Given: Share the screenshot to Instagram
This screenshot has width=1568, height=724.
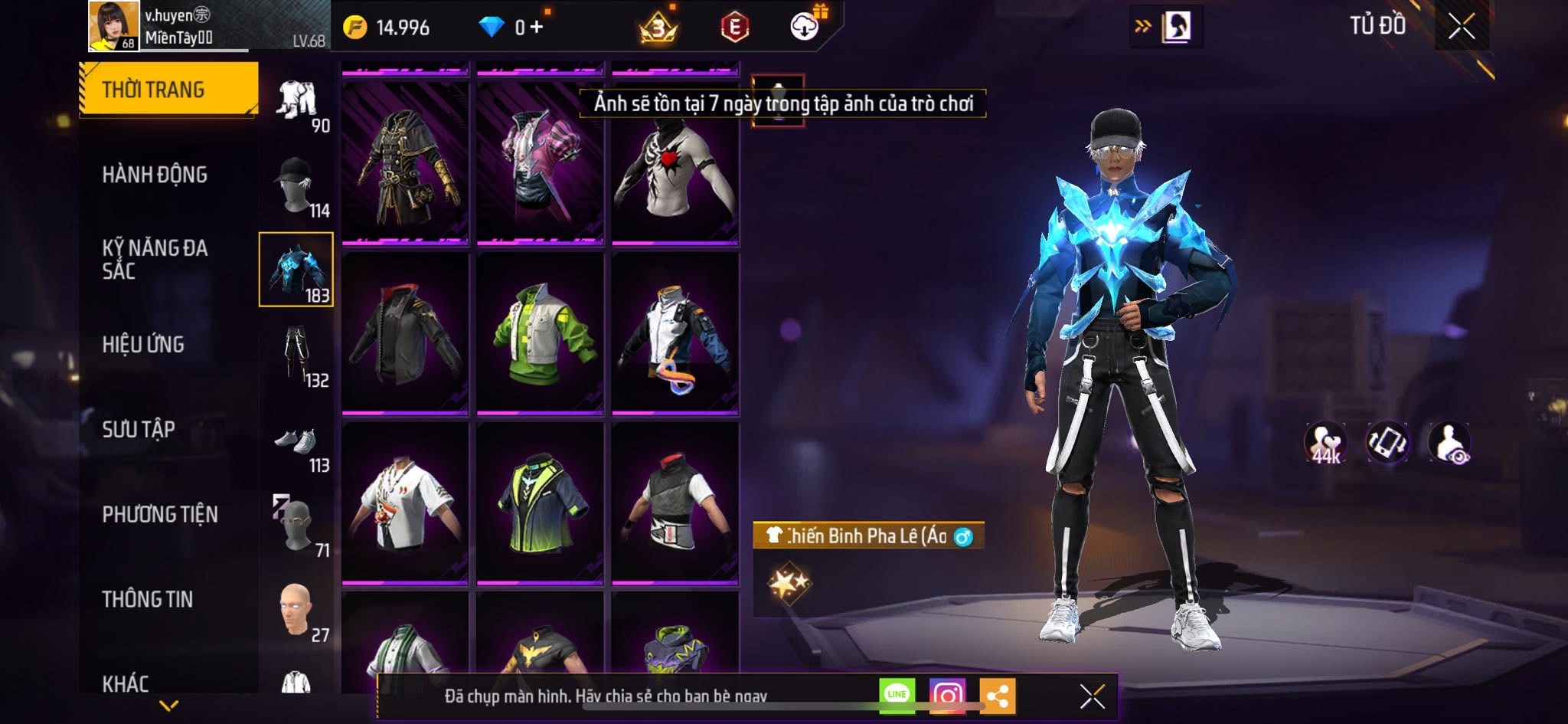Looking at the screenshot, I should (x=947, y=695).
